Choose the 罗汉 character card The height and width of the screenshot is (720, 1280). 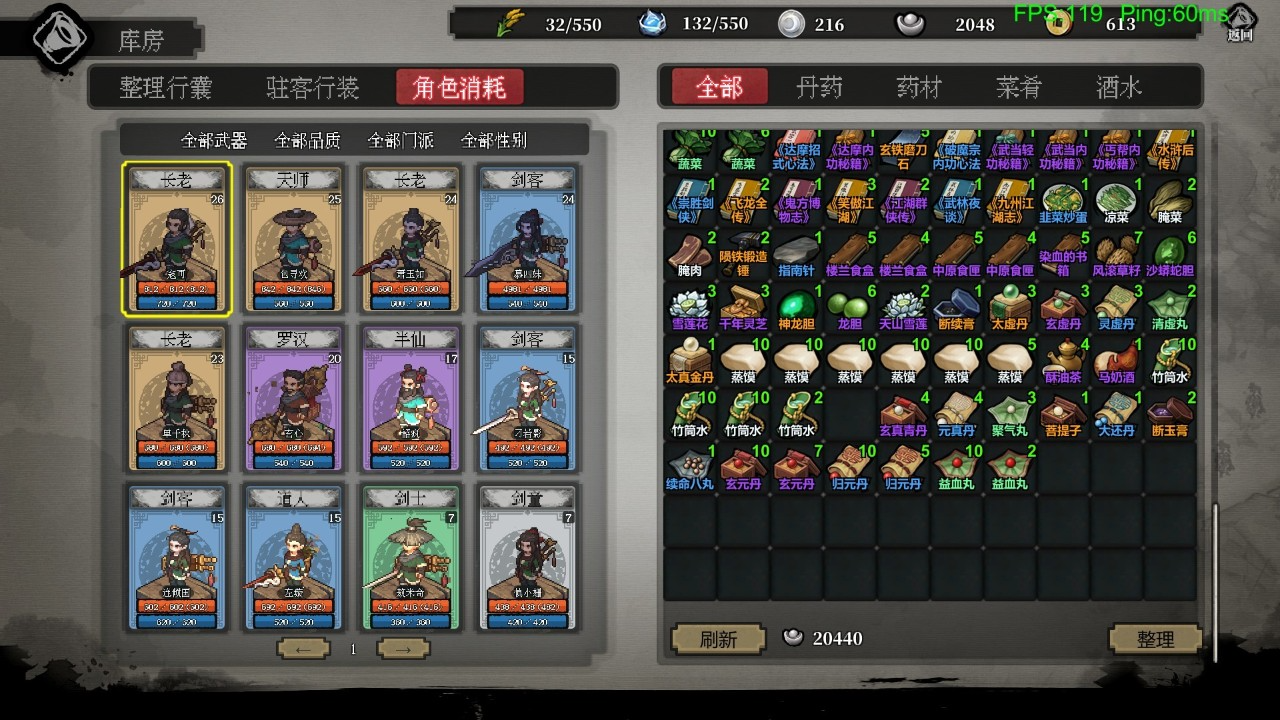coord(293,398)
